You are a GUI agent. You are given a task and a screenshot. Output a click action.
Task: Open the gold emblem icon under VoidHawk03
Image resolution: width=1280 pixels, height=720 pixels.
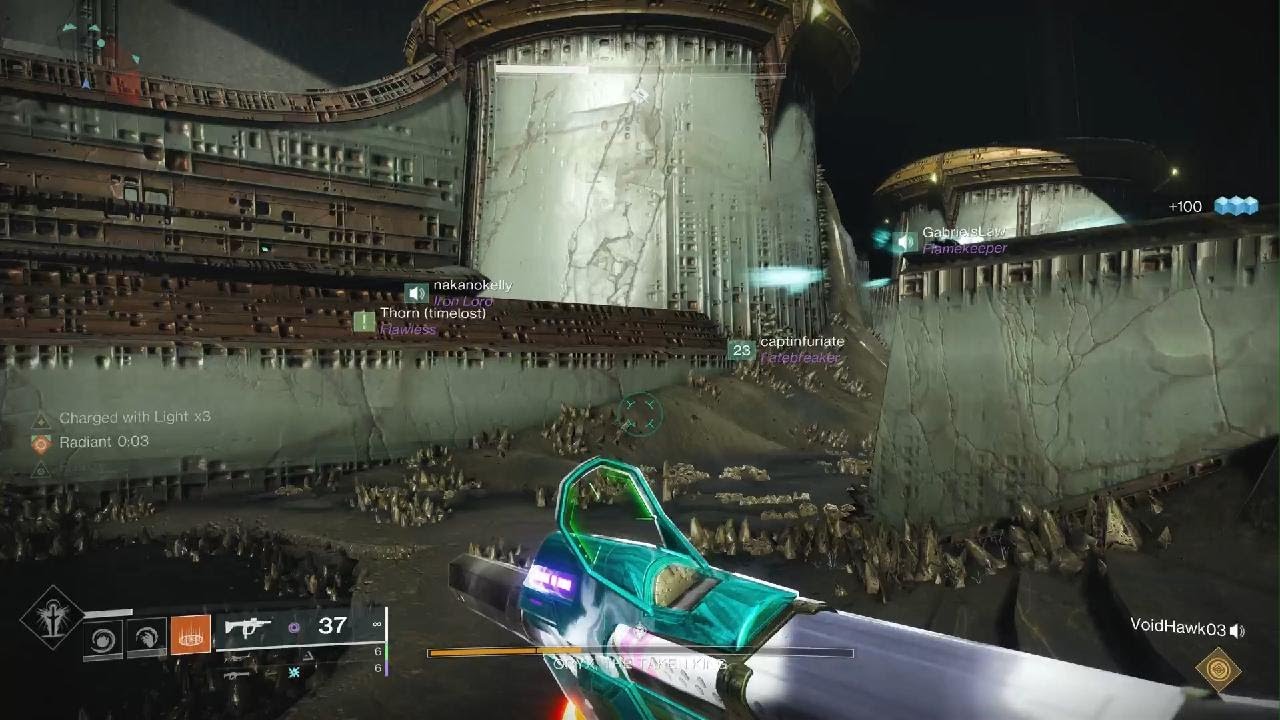point(1218,669)
